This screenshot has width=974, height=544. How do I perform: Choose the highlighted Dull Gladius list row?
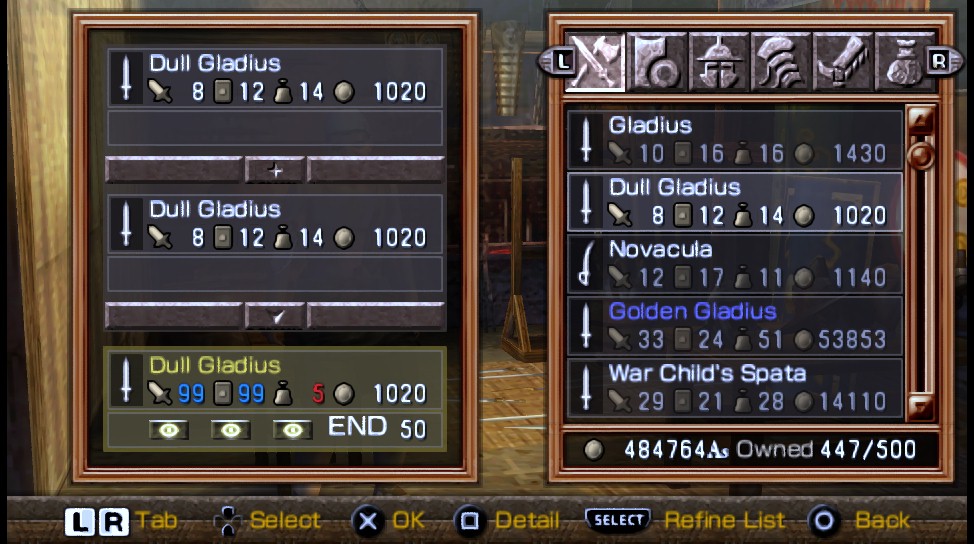[735, 201]
